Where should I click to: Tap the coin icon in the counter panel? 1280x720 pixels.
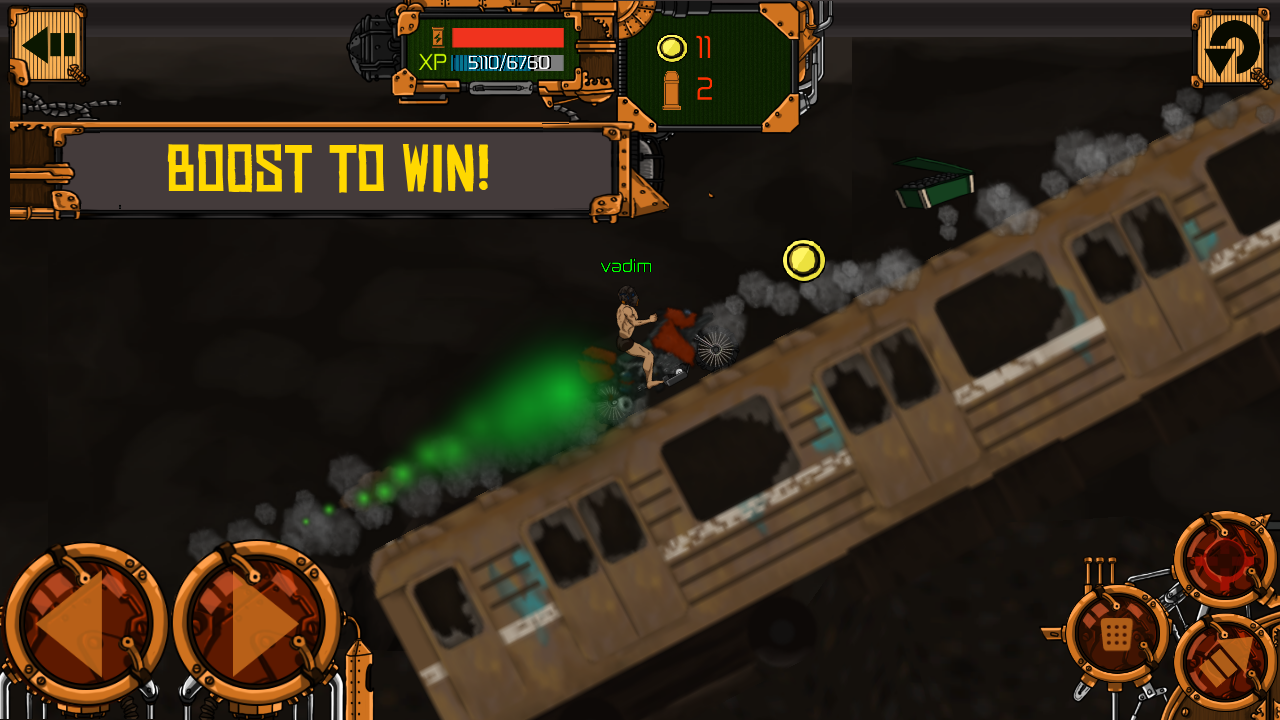tap(670, 46)
